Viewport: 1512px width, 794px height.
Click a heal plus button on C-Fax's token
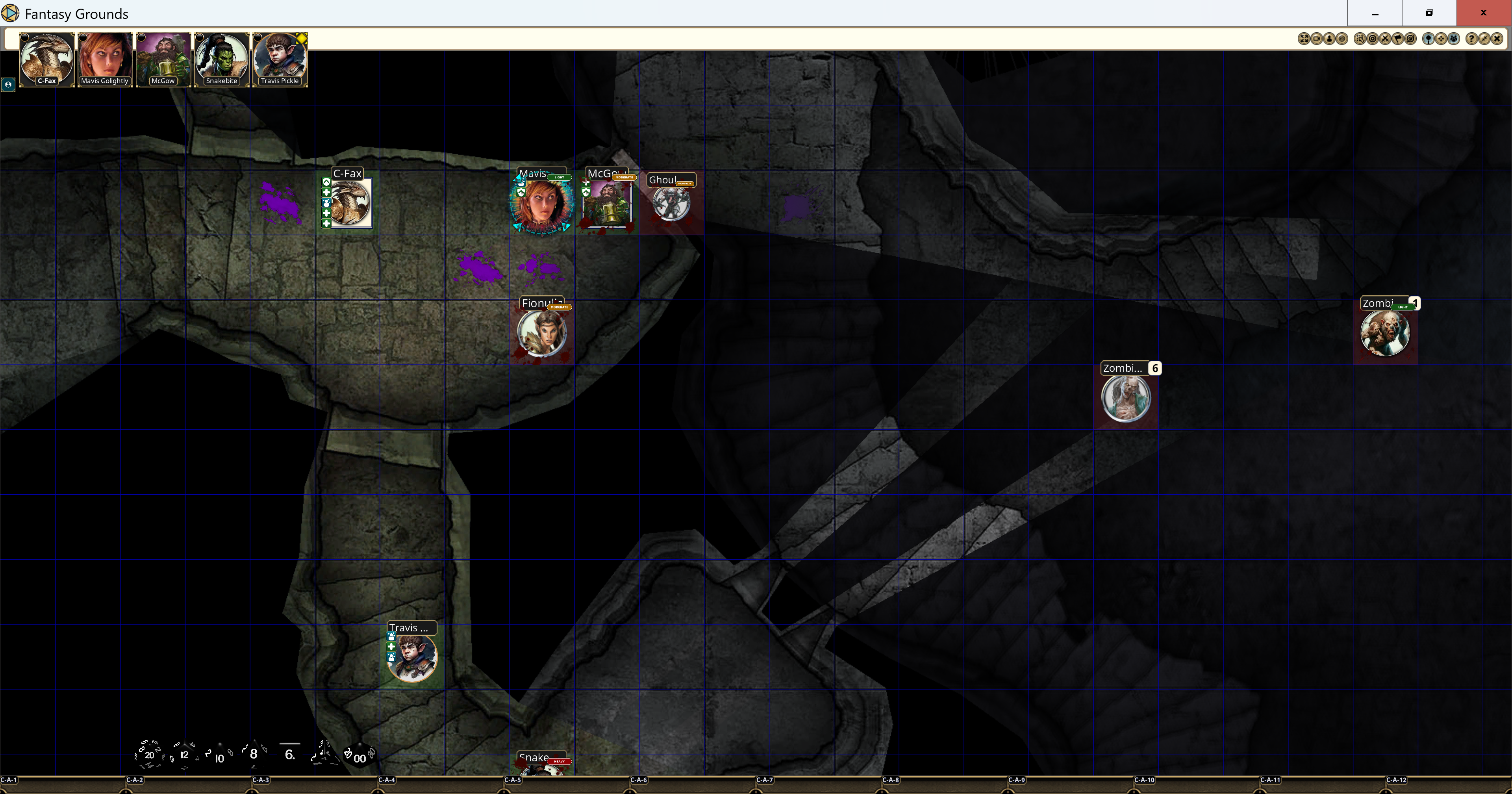pyautogui.click(x=327, y=193)
